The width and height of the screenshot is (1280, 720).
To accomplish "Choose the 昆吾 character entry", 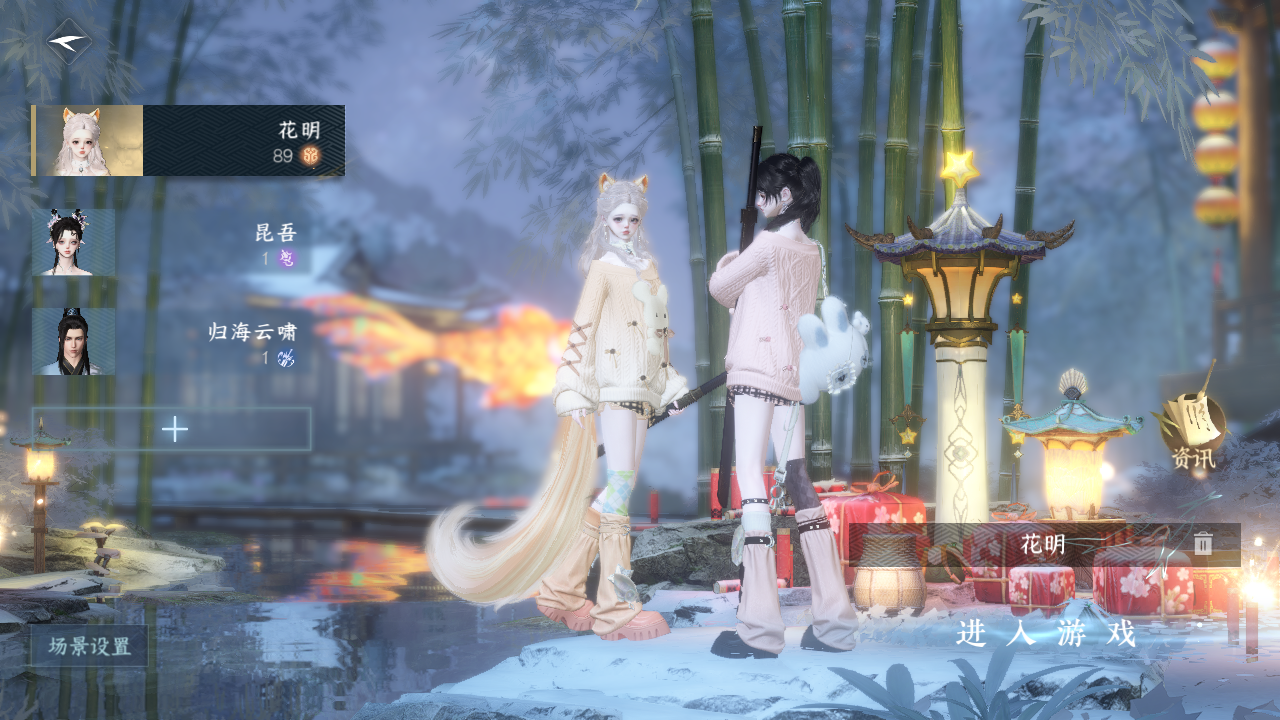I will pyautogui.click(x=170, y=243).
